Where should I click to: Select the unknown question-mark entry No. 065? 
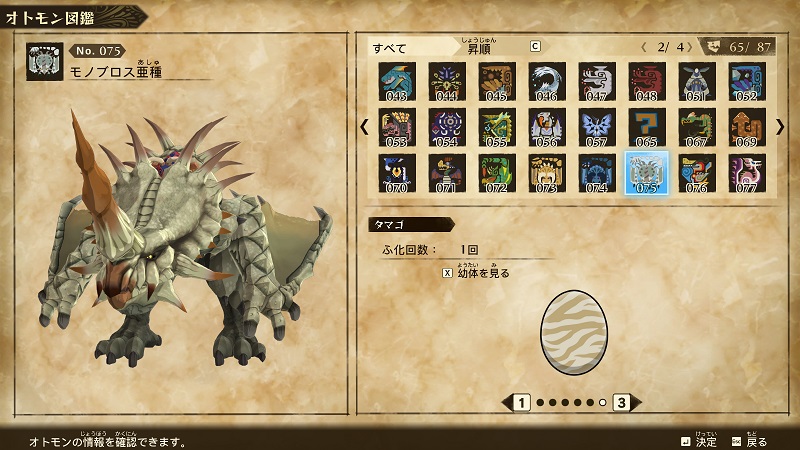646,127
